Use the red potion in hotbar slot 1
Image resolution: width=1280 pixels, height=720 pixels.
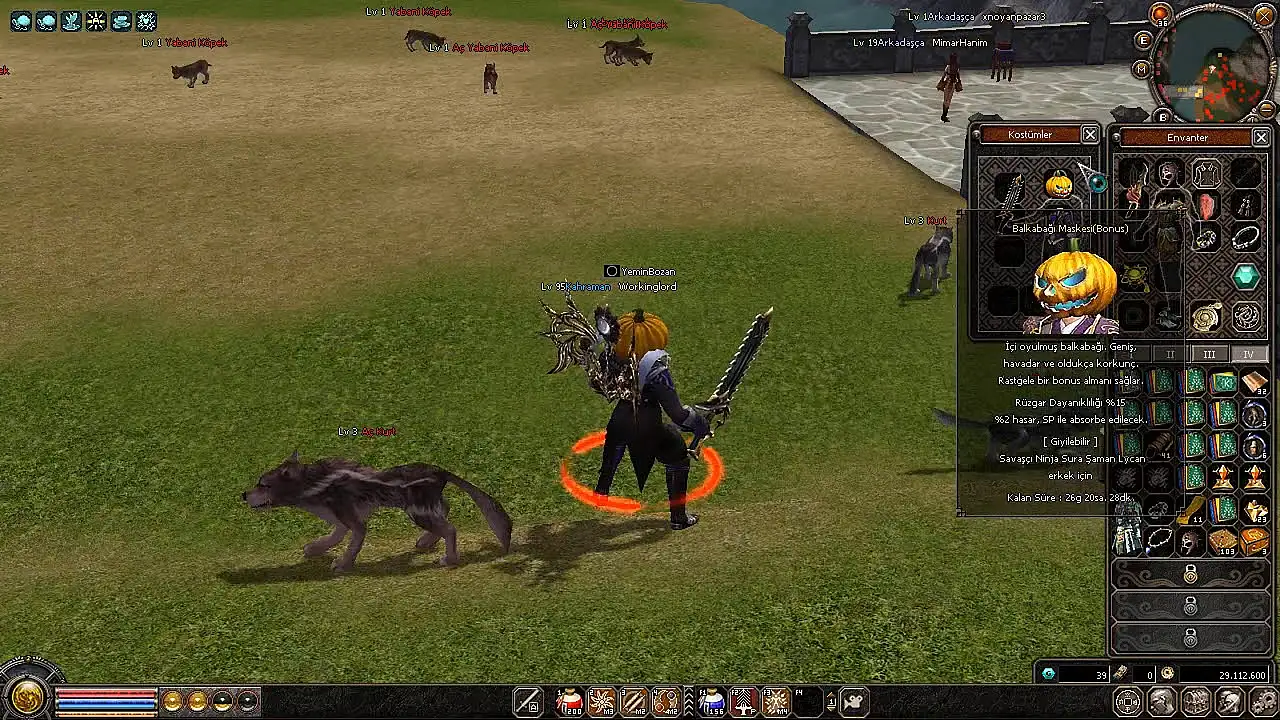click(570, 702)
